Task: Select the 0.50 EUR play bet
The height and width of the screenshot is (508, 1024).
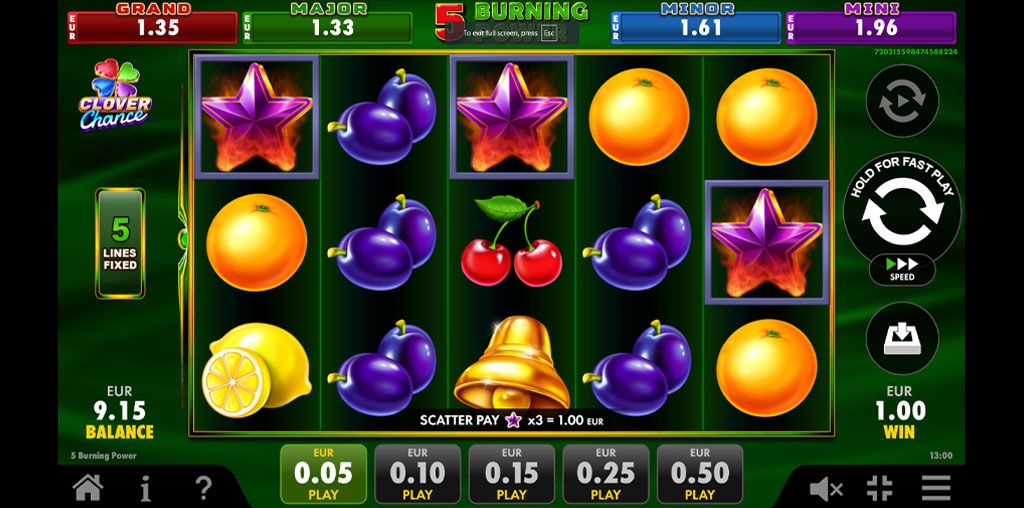Action: 699,474
